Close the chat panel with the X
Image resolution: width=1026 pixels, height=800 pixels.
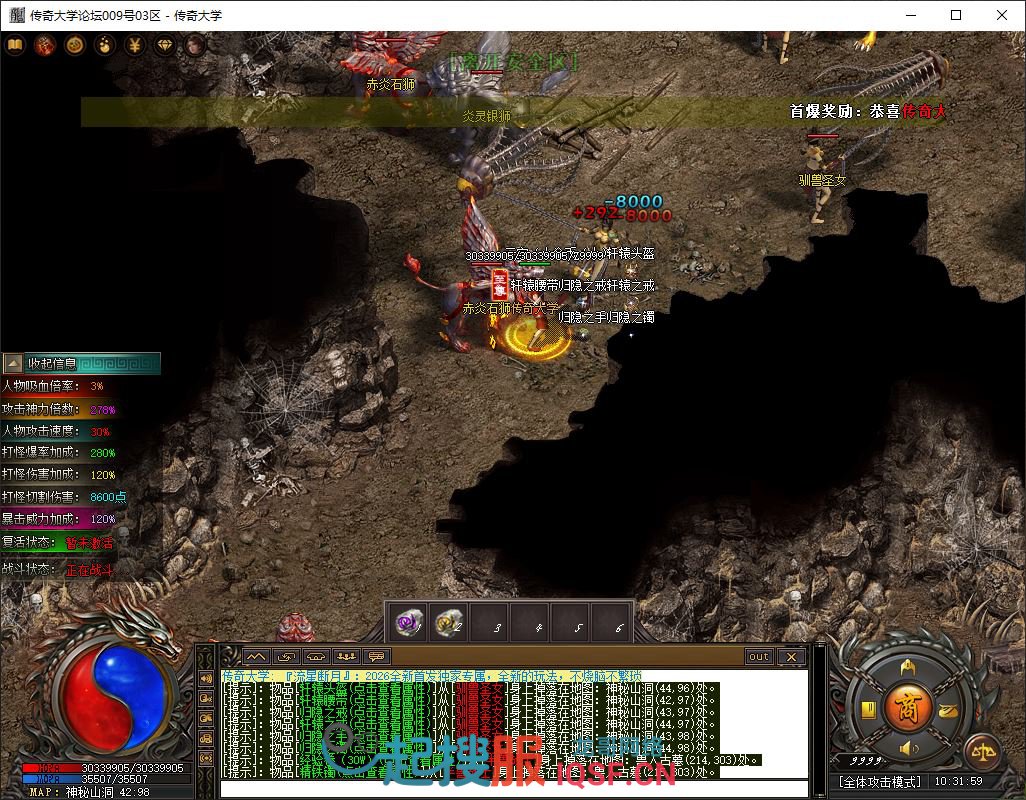[x=790, y=657]
